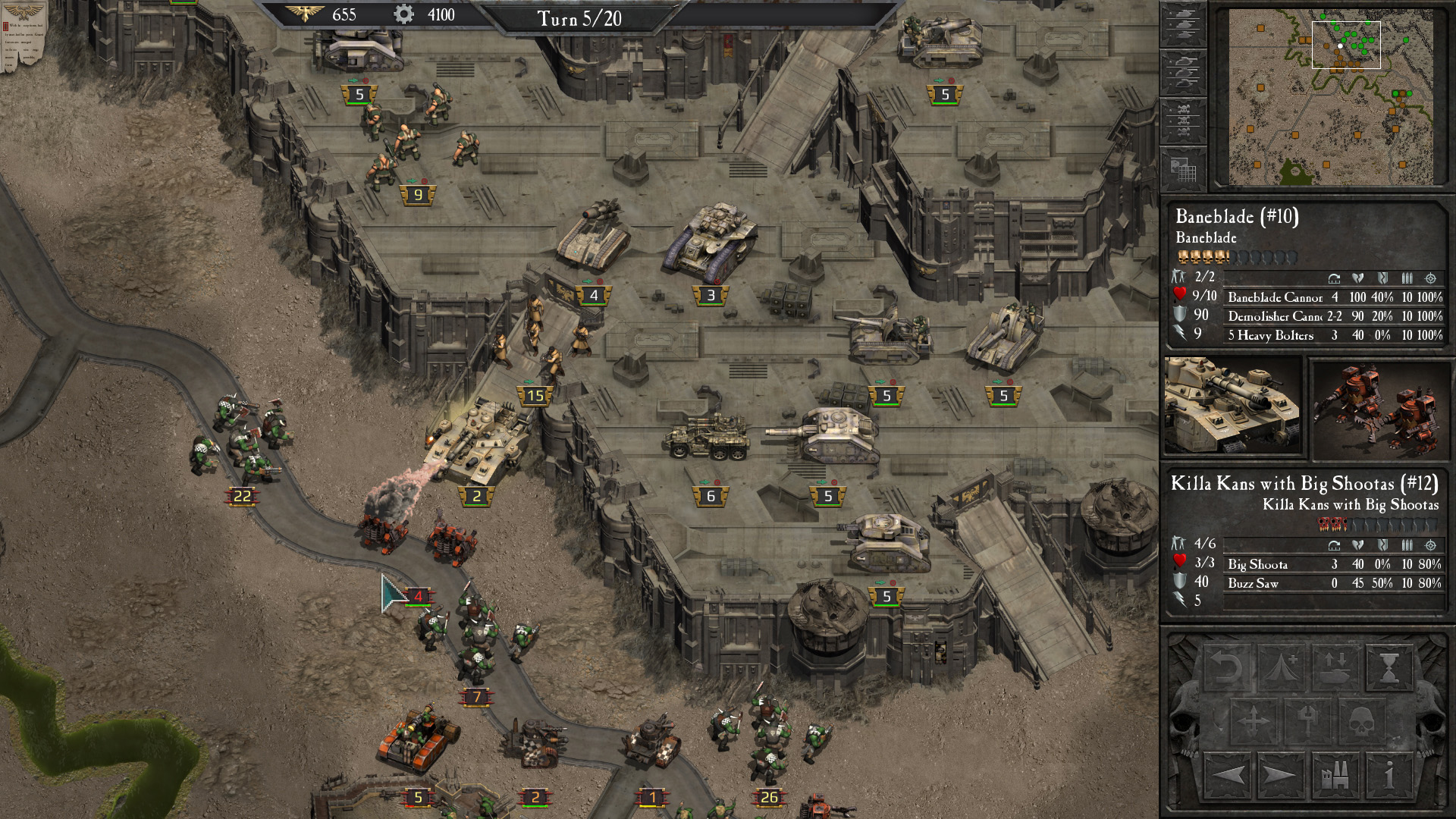Click the skull icon in the command panel
Viewport: 1456px width, 819px height.
click(x=1362, y=721)
